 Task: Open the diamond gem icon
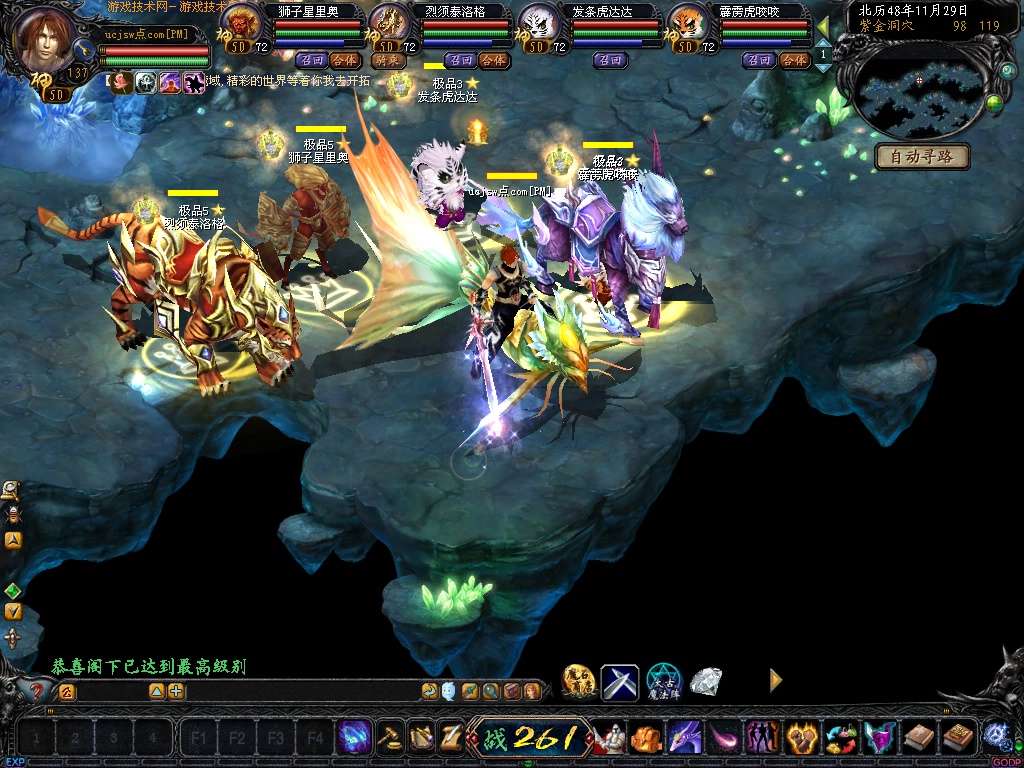(x=706, y=682)
